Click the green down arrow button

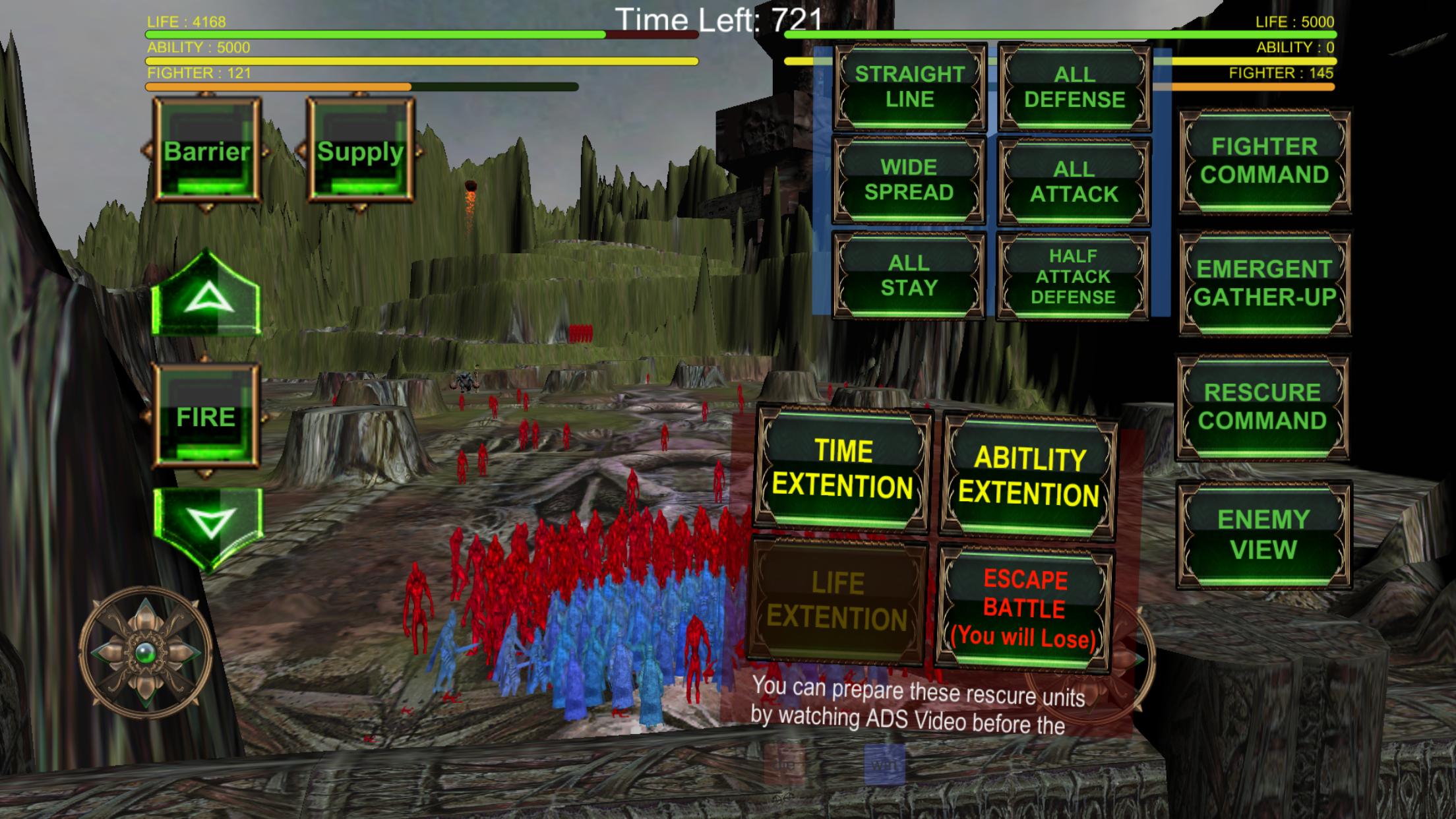[208, 524]
